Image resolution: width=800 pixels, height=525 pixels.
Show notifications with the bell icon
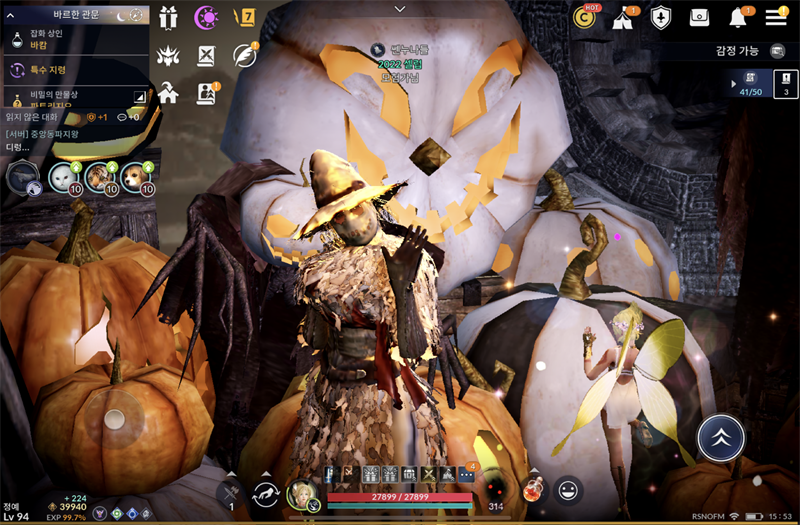739,17
